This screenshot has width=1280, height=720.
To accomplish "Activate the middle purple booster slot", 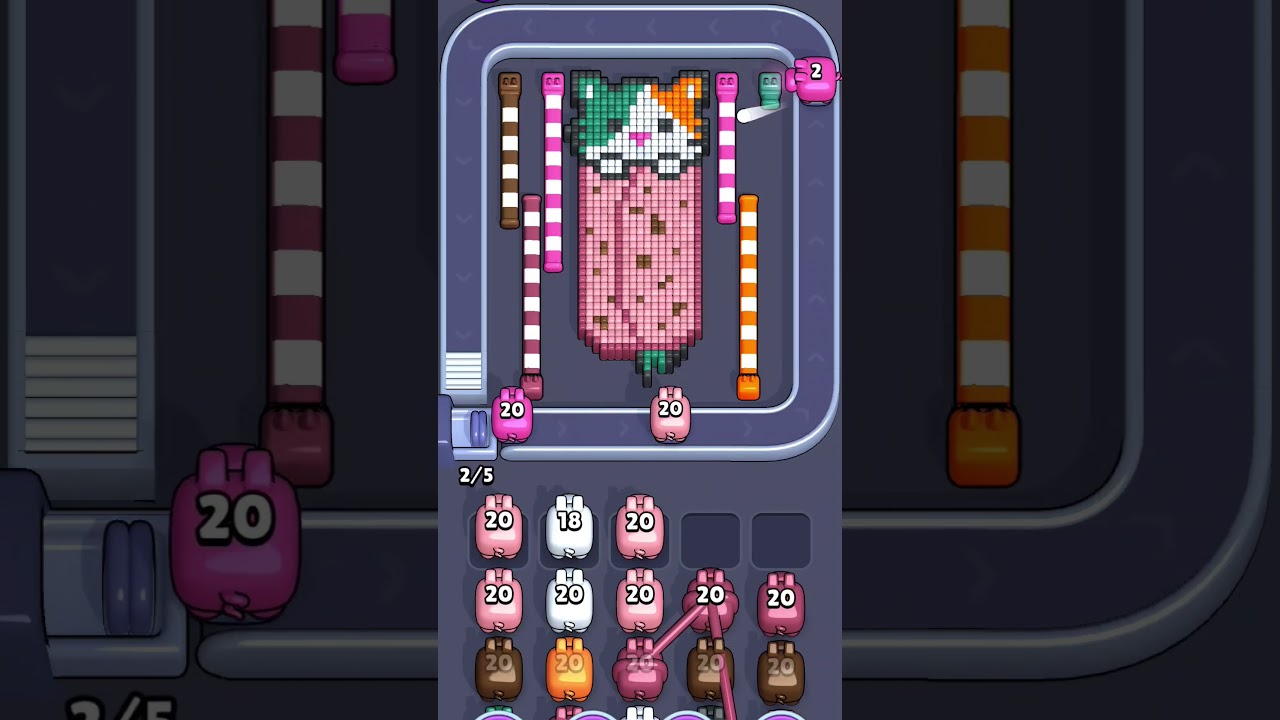I will point(640,714).
